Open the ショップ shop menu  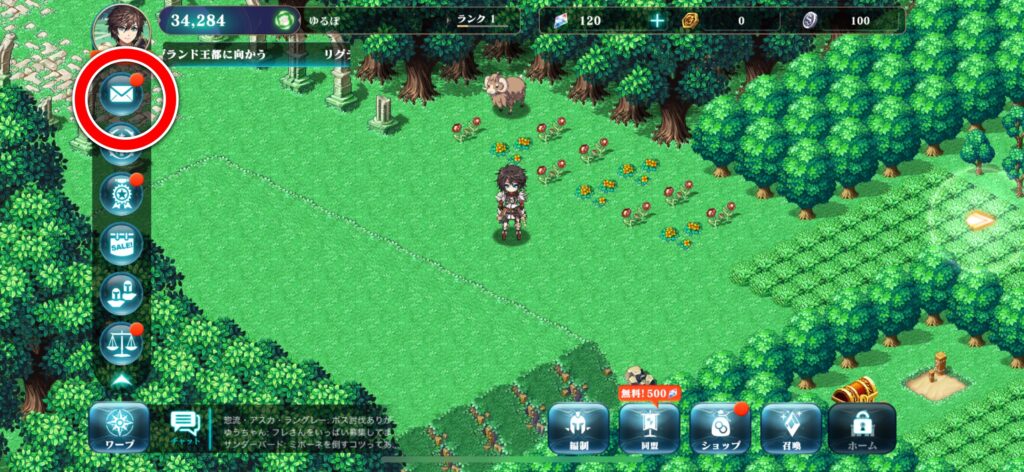(x=718, y=425)
